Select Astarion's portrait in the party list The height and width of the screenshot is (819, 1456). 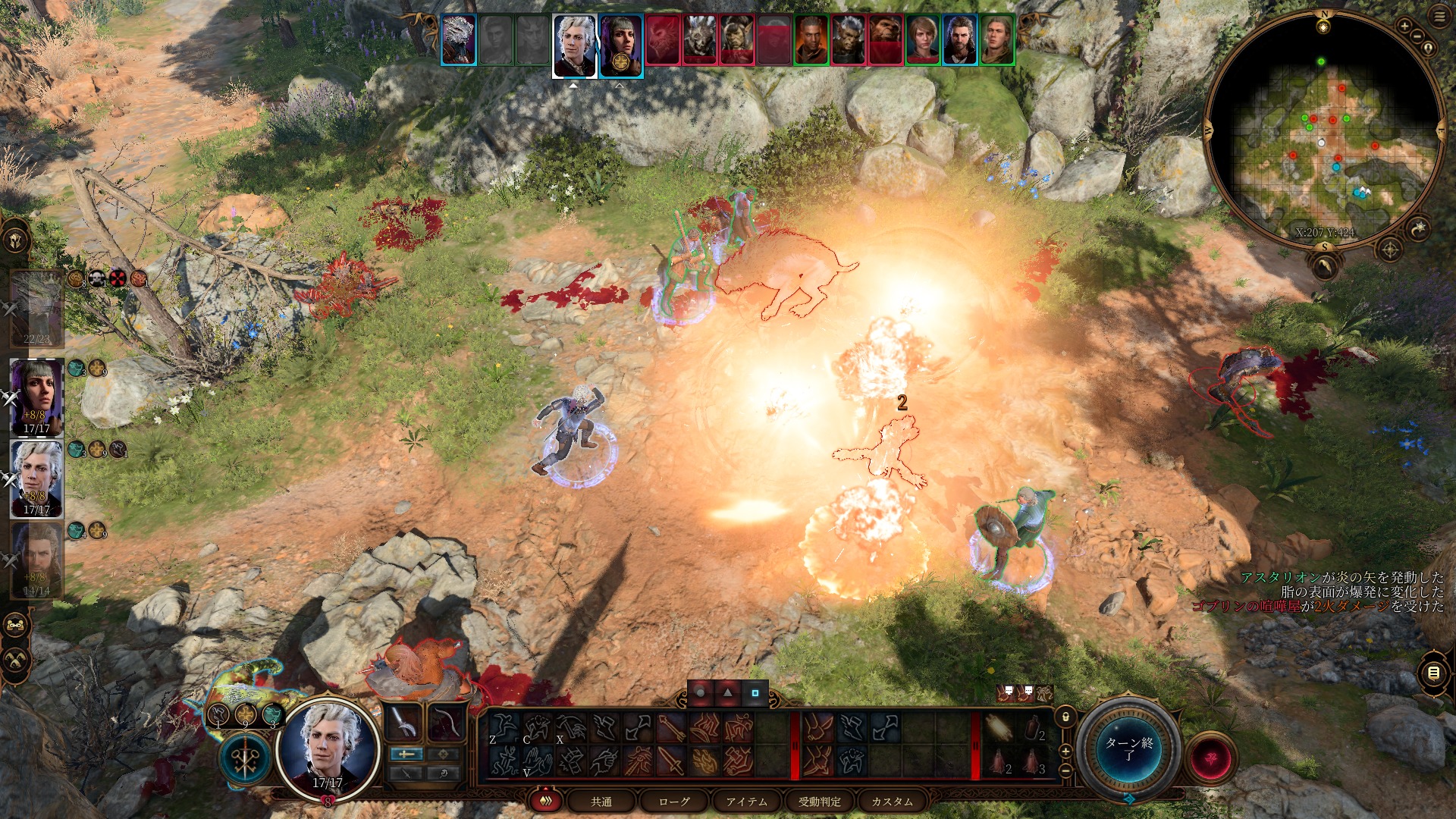click(36, 479)
